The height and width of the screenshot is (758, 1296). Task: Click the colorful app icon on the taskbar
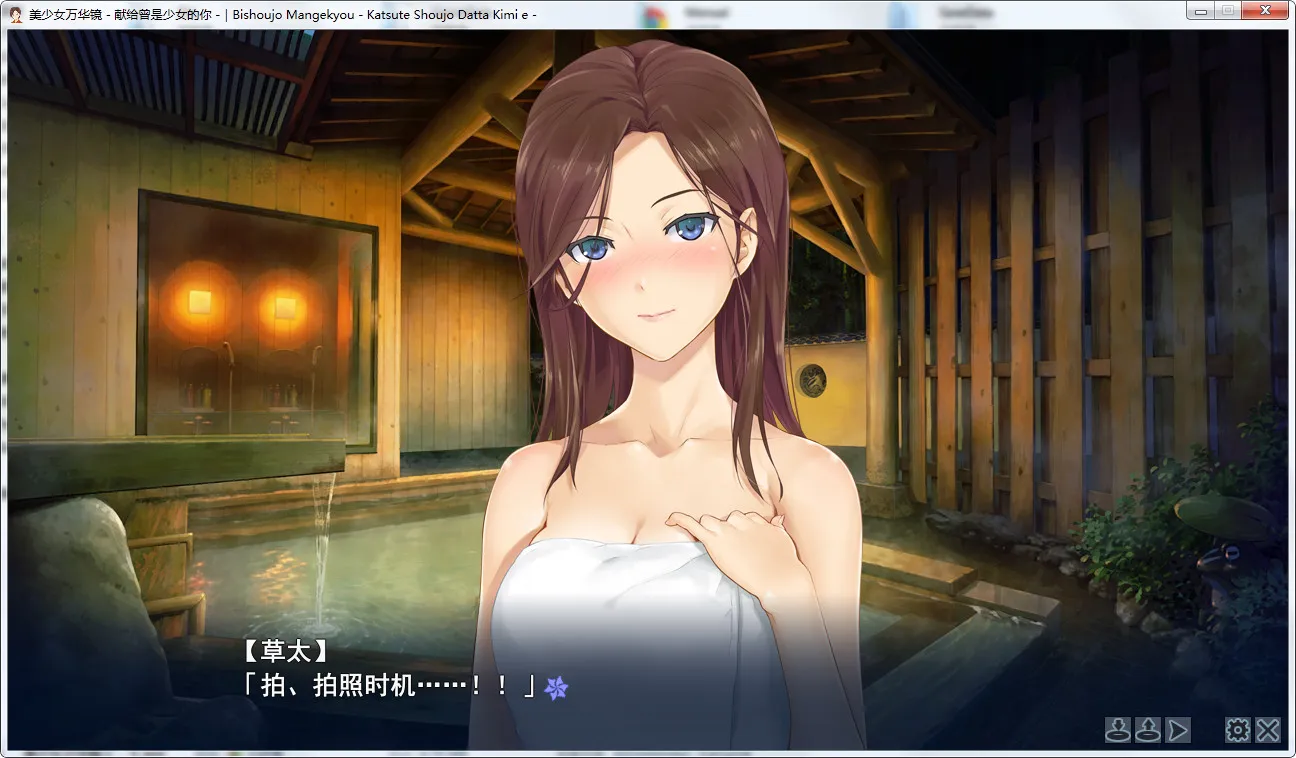(655, 11)
